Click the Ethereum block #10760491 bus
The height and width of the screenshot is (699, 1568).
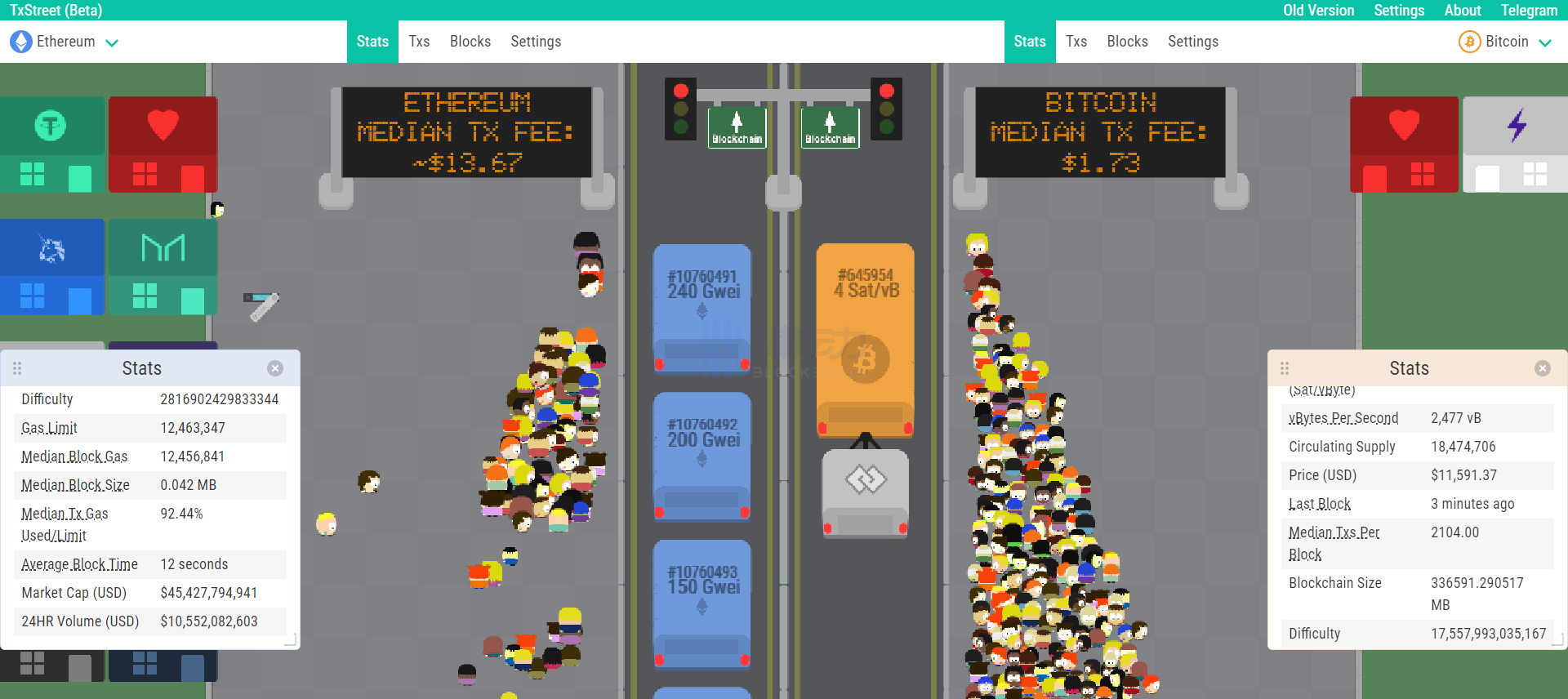tap(702, 309)
